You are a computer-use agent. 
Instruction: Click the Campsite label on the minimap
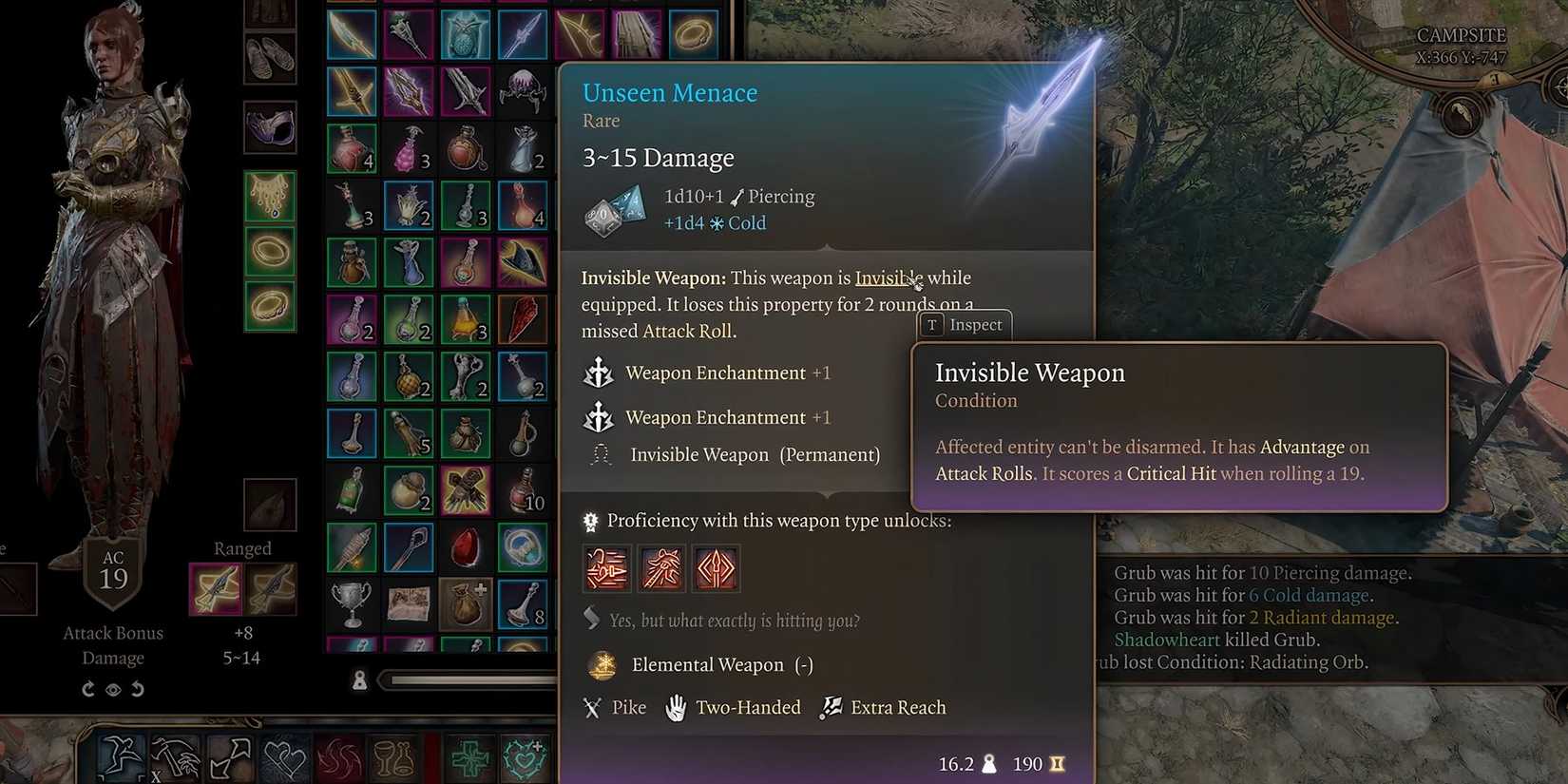click(x=1462, y=34)
